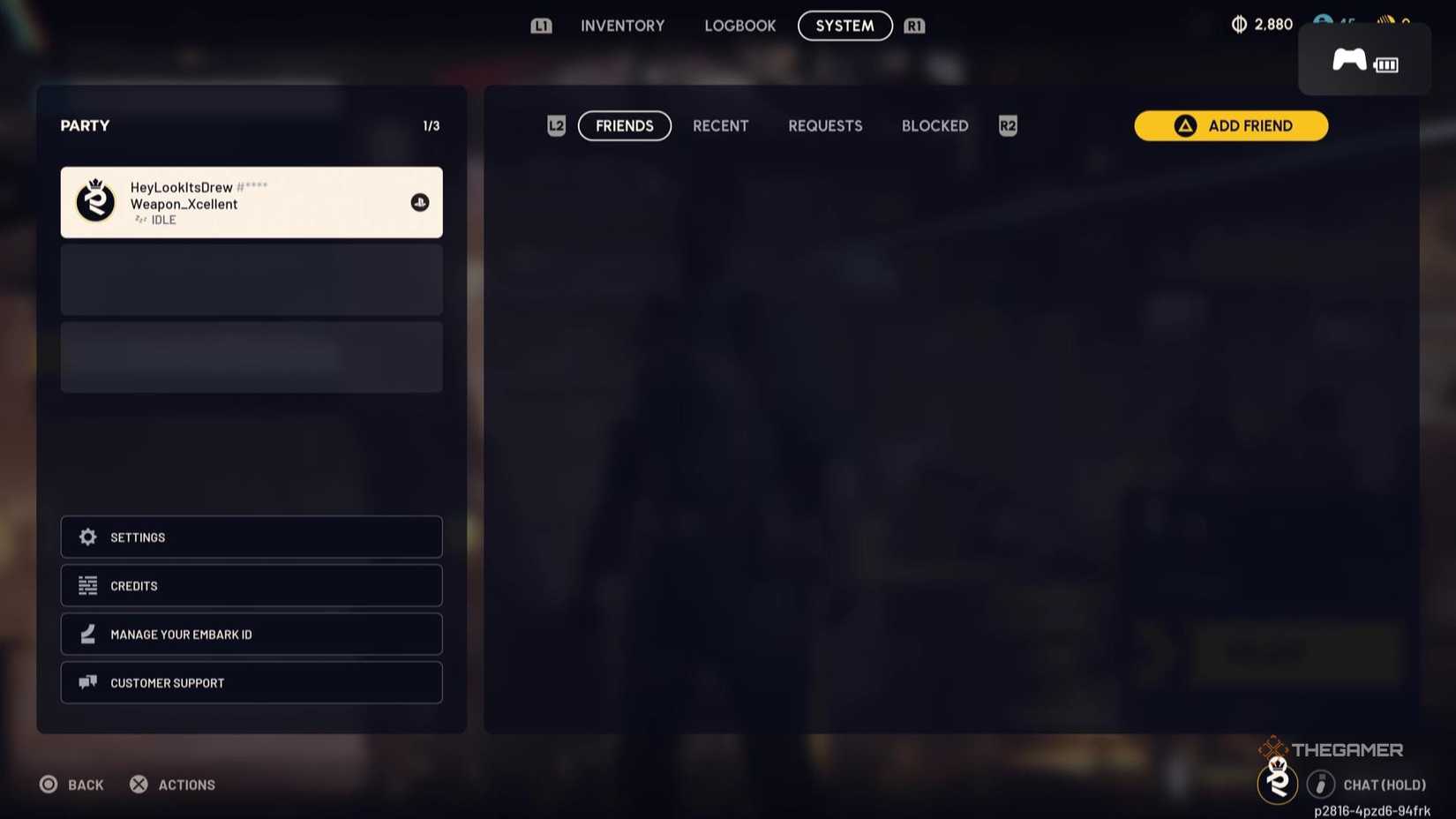
Task: Click the speech bubble icon on Customer Support
Action: pos(87,682)
